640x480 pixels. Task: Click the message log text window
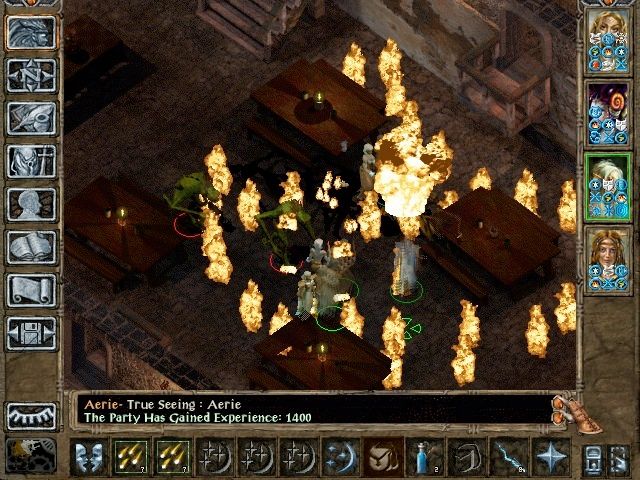tap(310, 411)
